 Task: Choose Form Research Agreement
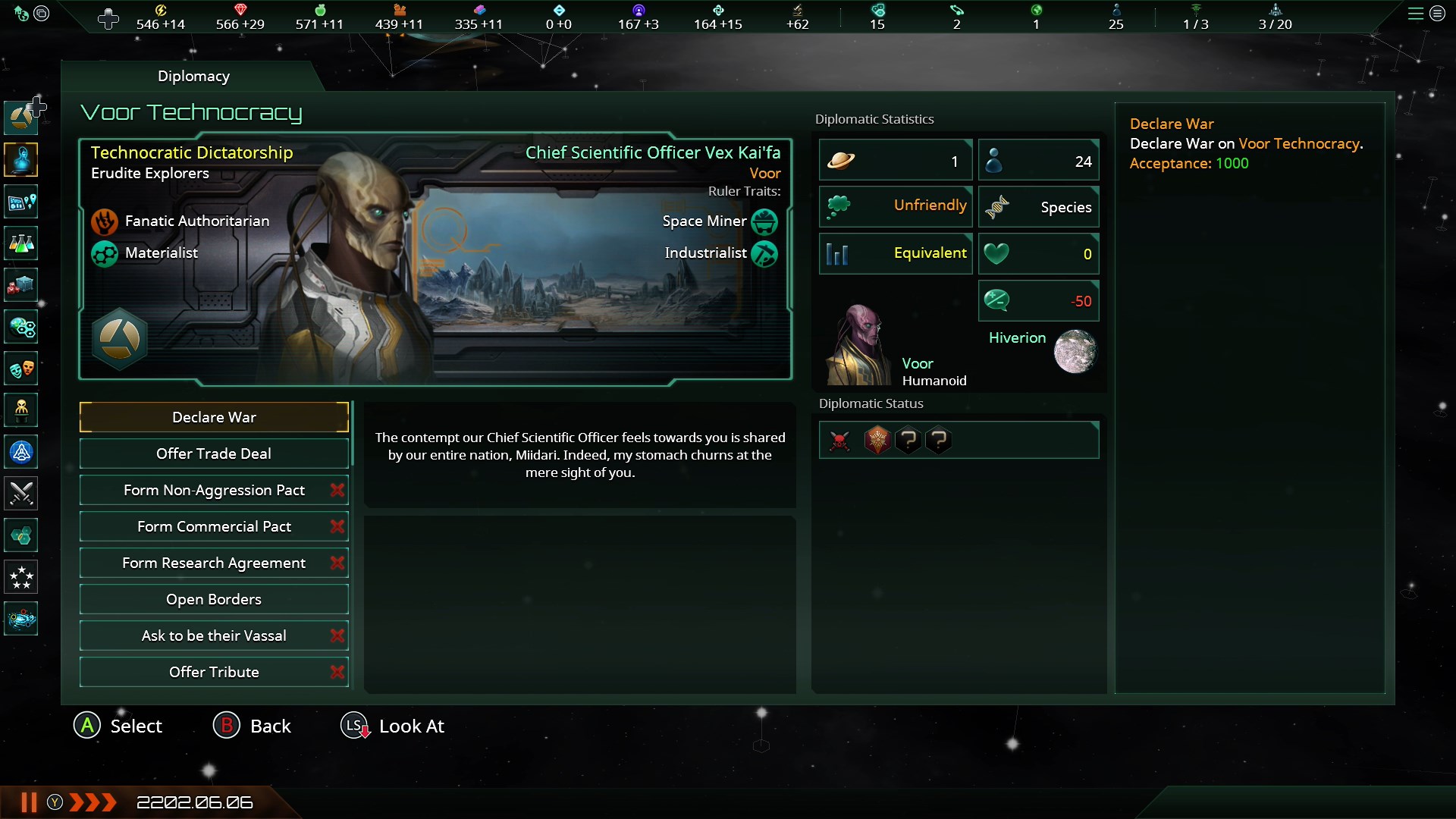214,563
